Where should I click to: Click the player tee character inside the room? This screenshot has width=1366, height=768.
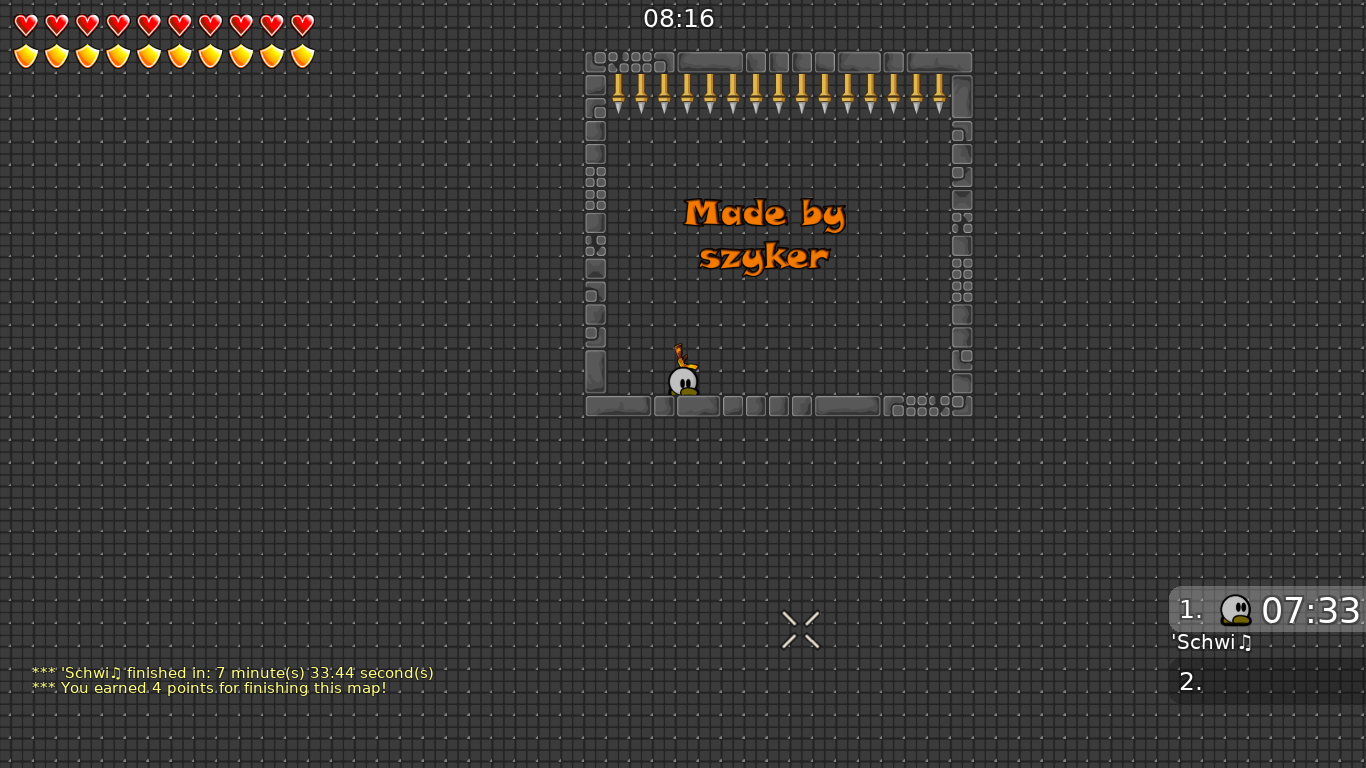[x=682, y=380]
